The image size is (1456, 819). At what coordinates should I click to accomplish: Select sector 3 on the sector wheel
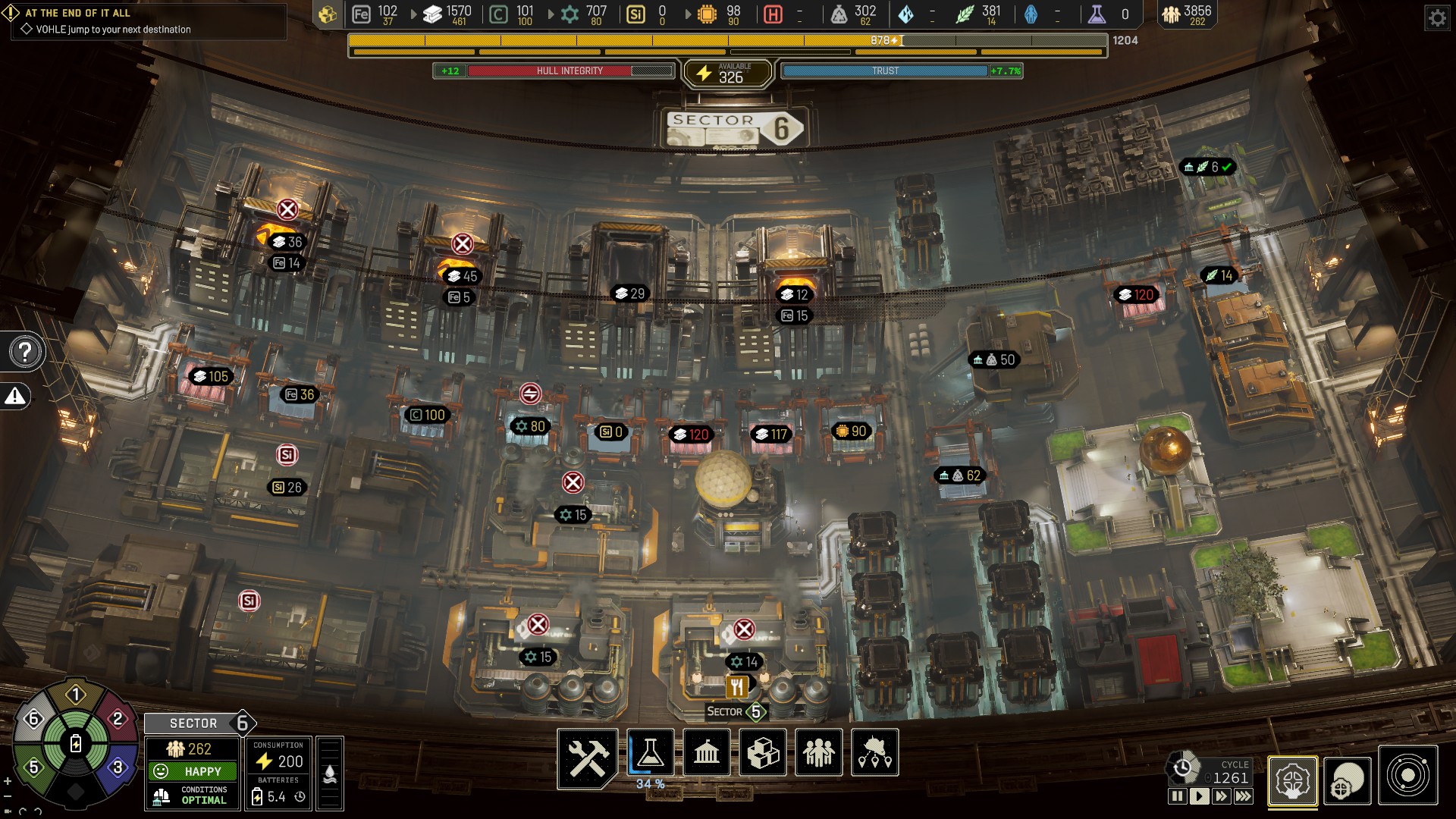118,767
